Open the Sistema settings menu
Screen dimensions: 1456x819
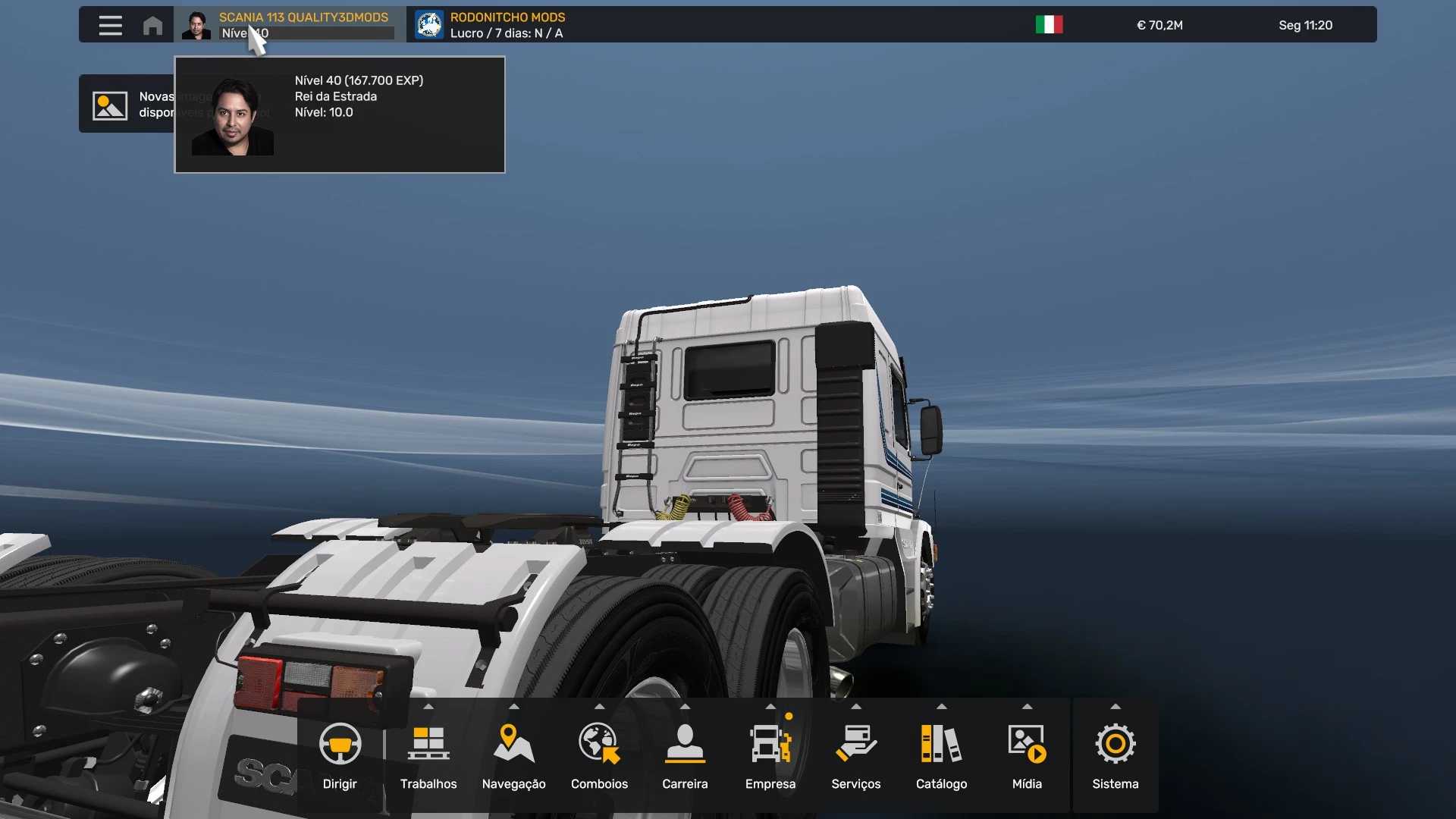[1115, 755]
